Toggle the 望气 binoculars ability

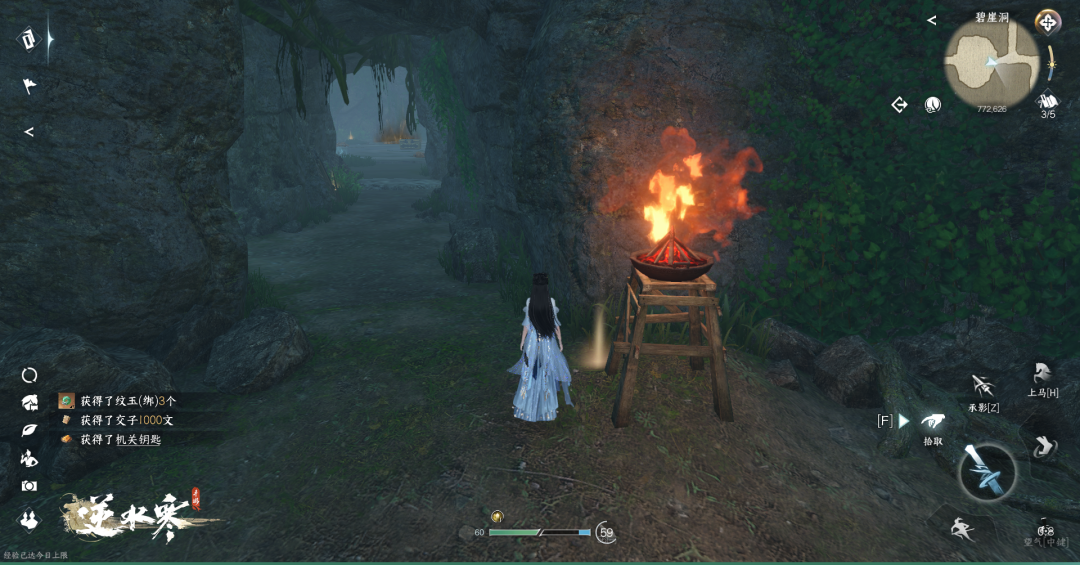tap(1045, 530)
